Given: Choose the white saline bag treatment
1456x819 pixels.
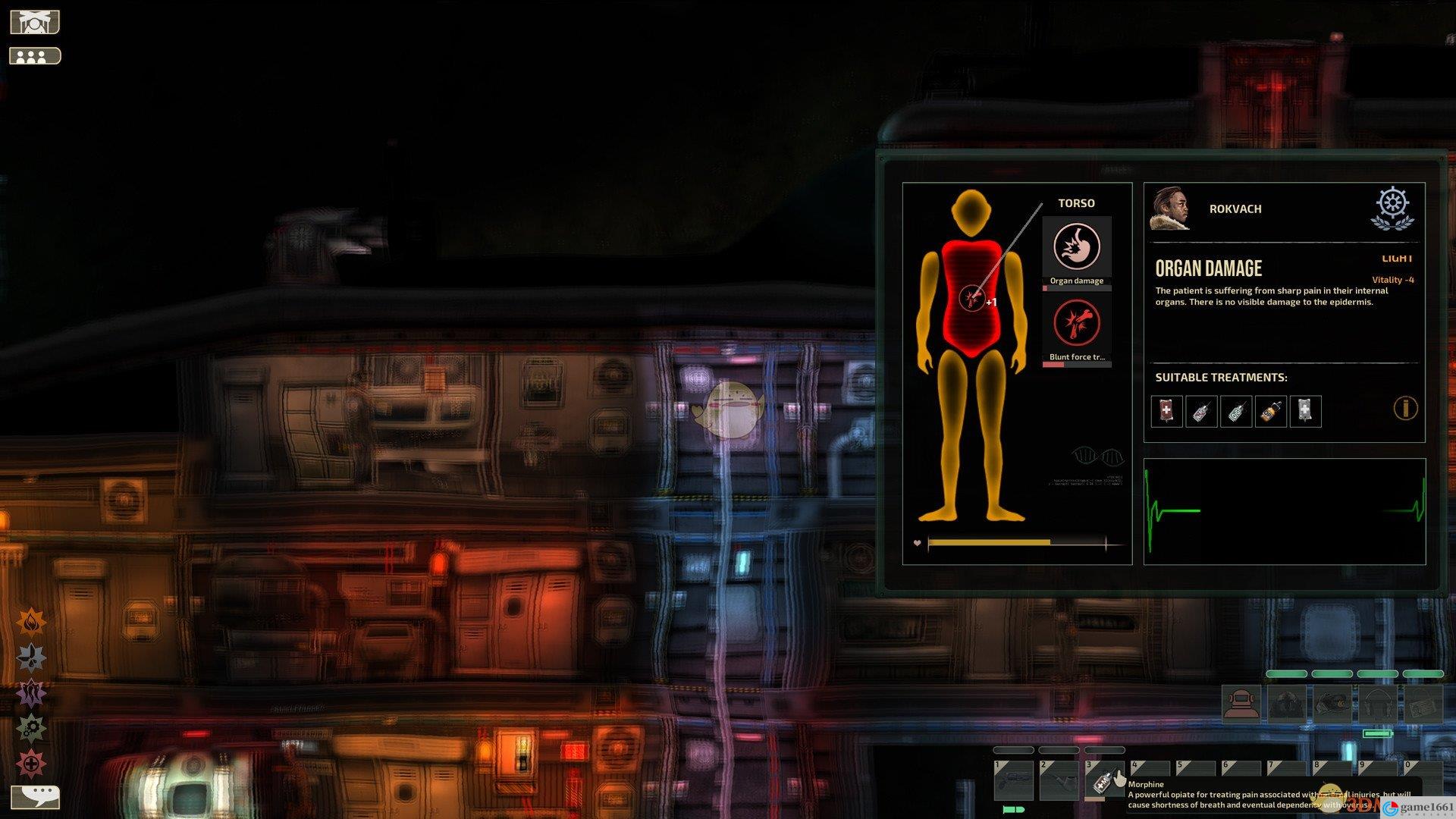Looking at the screenshot, I should pos(1305,411).
